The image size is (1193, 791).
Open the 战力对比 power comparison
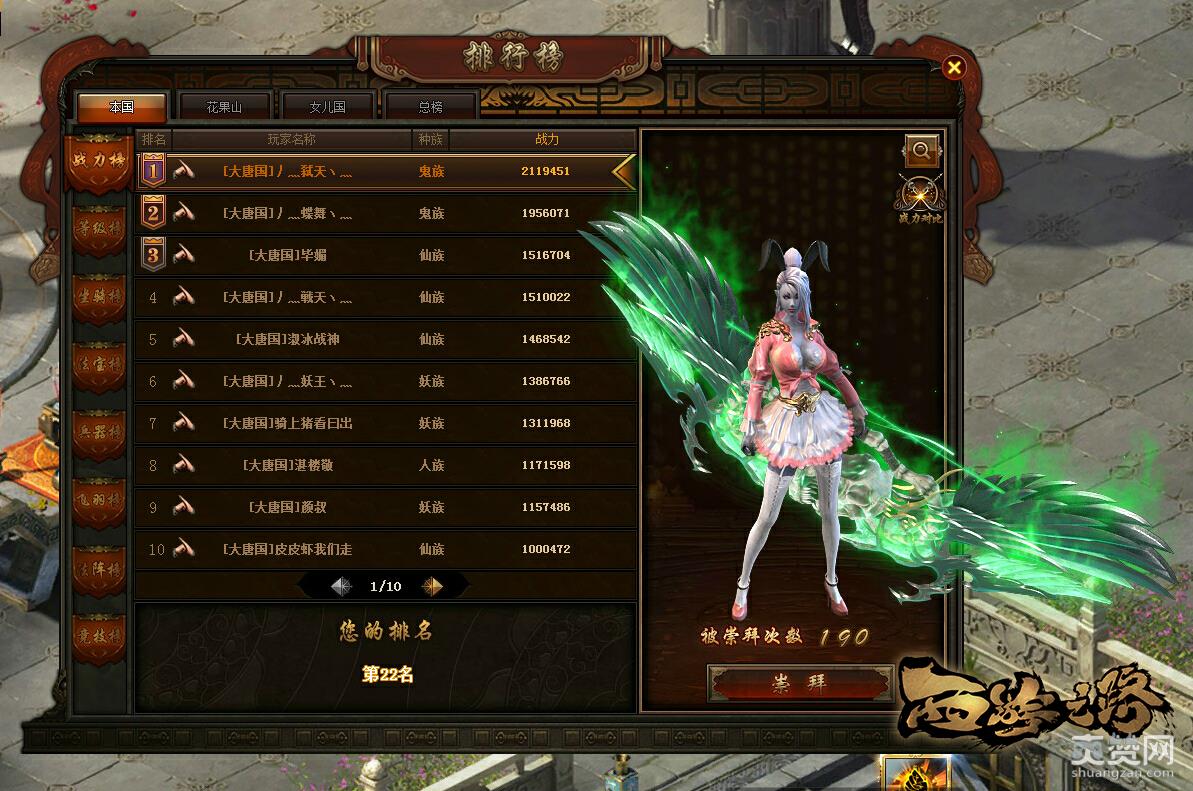click(x=921, y=197)
